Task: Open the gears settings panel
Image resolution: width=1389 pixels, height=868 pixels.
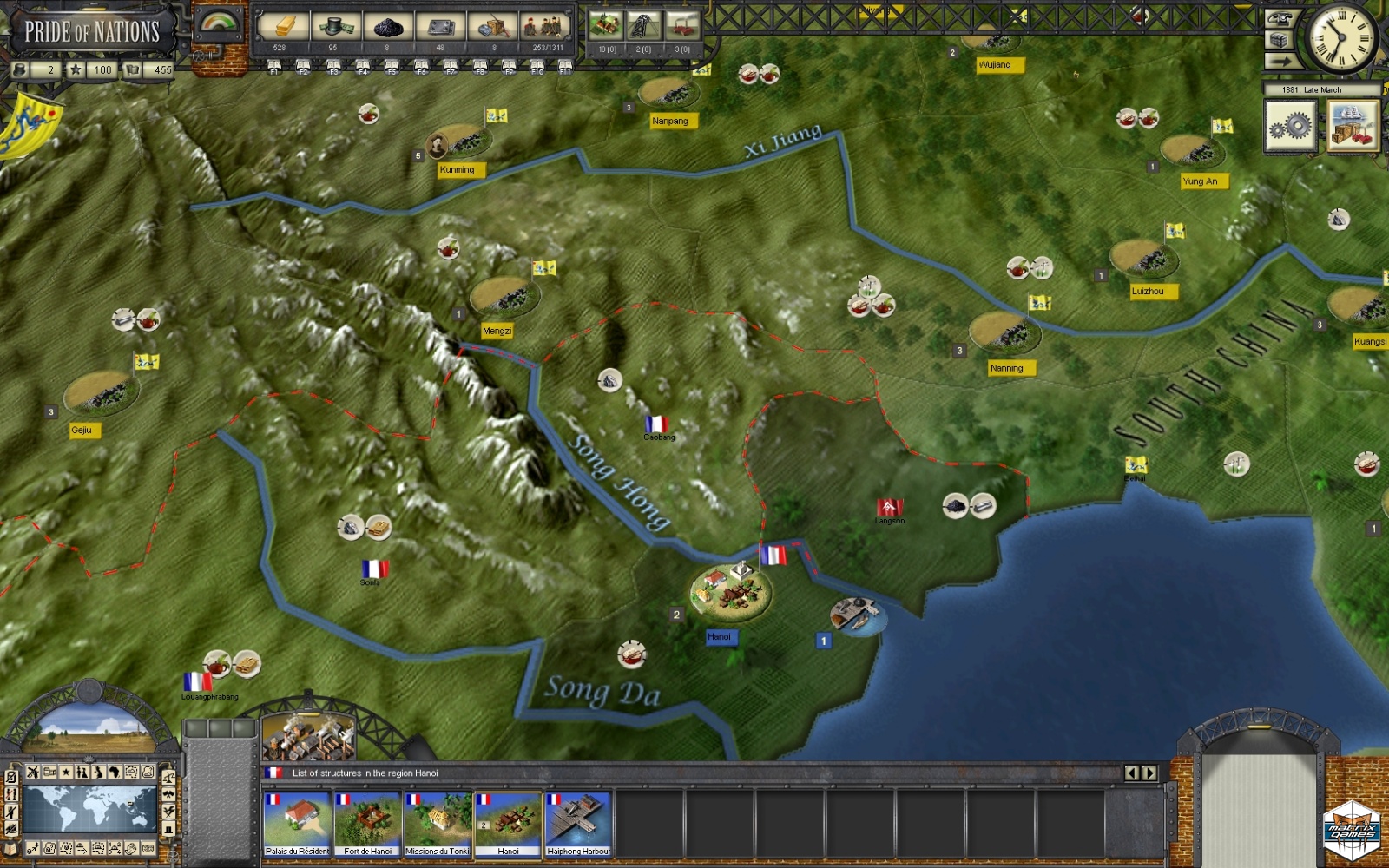Action: point(1290,128)
